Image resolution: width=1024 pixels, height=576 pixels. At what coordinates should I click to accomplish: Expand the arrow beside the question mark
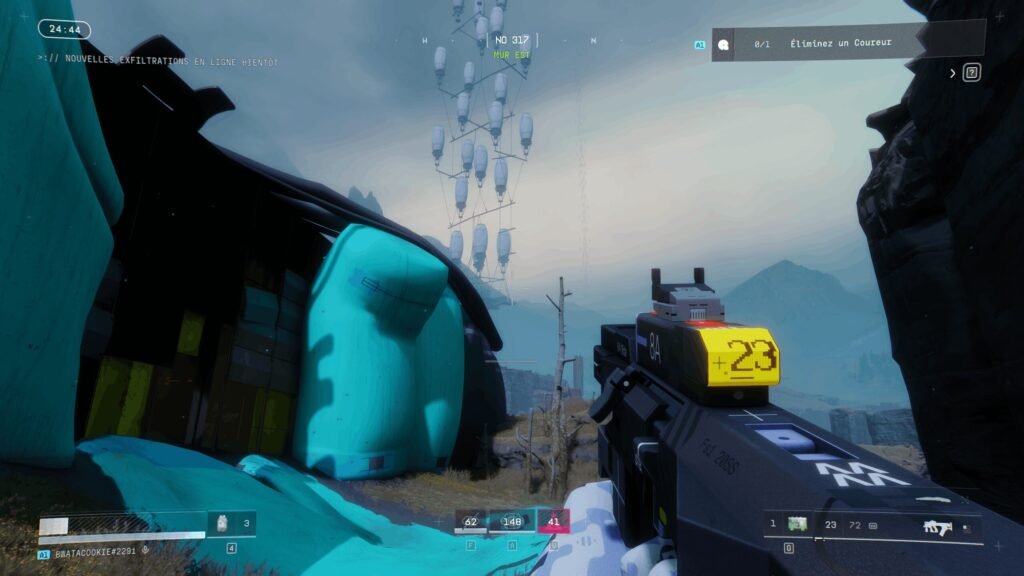953,73
